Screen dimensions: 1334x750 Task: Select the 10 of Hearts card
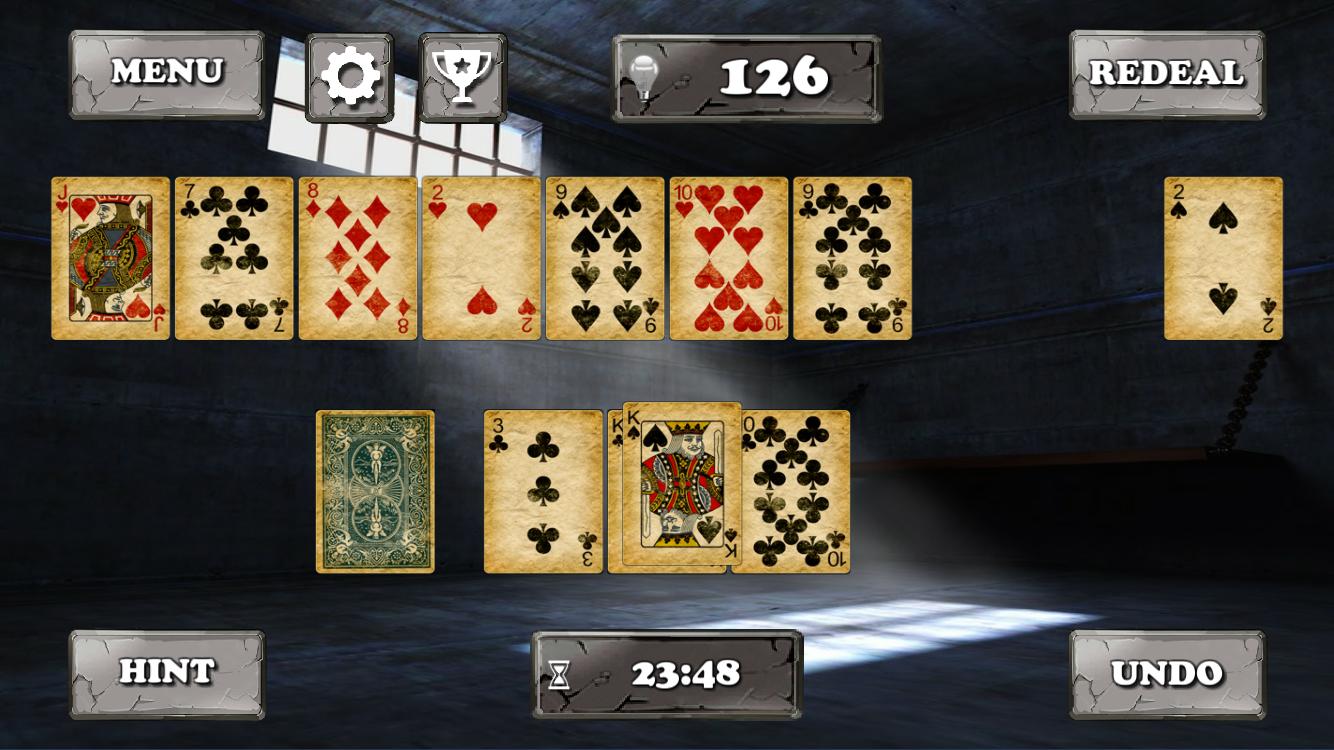click(x=725, y=258)
